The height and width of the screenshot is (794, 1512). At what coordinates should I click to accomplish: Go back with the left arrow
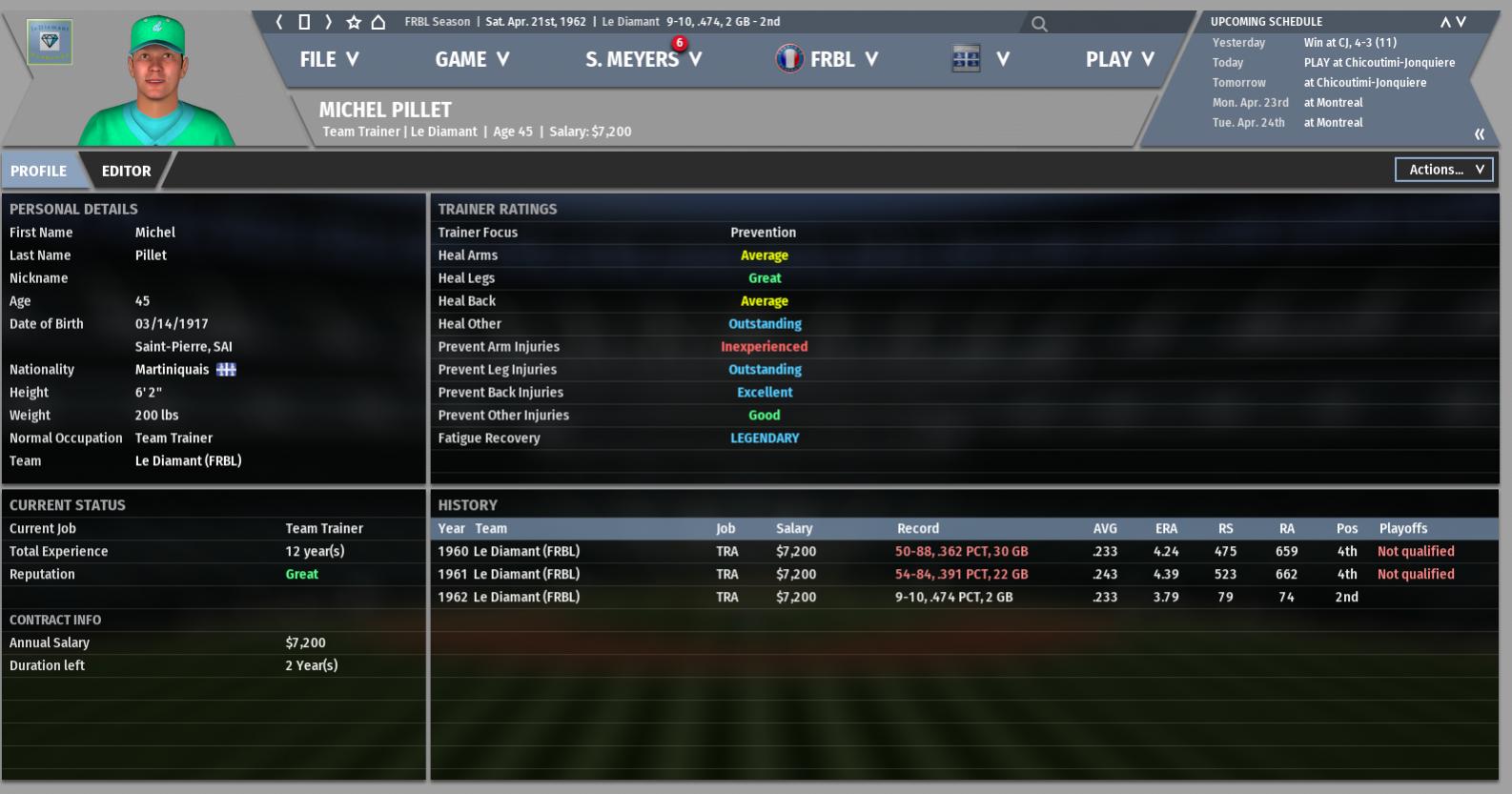click(279, 22)
